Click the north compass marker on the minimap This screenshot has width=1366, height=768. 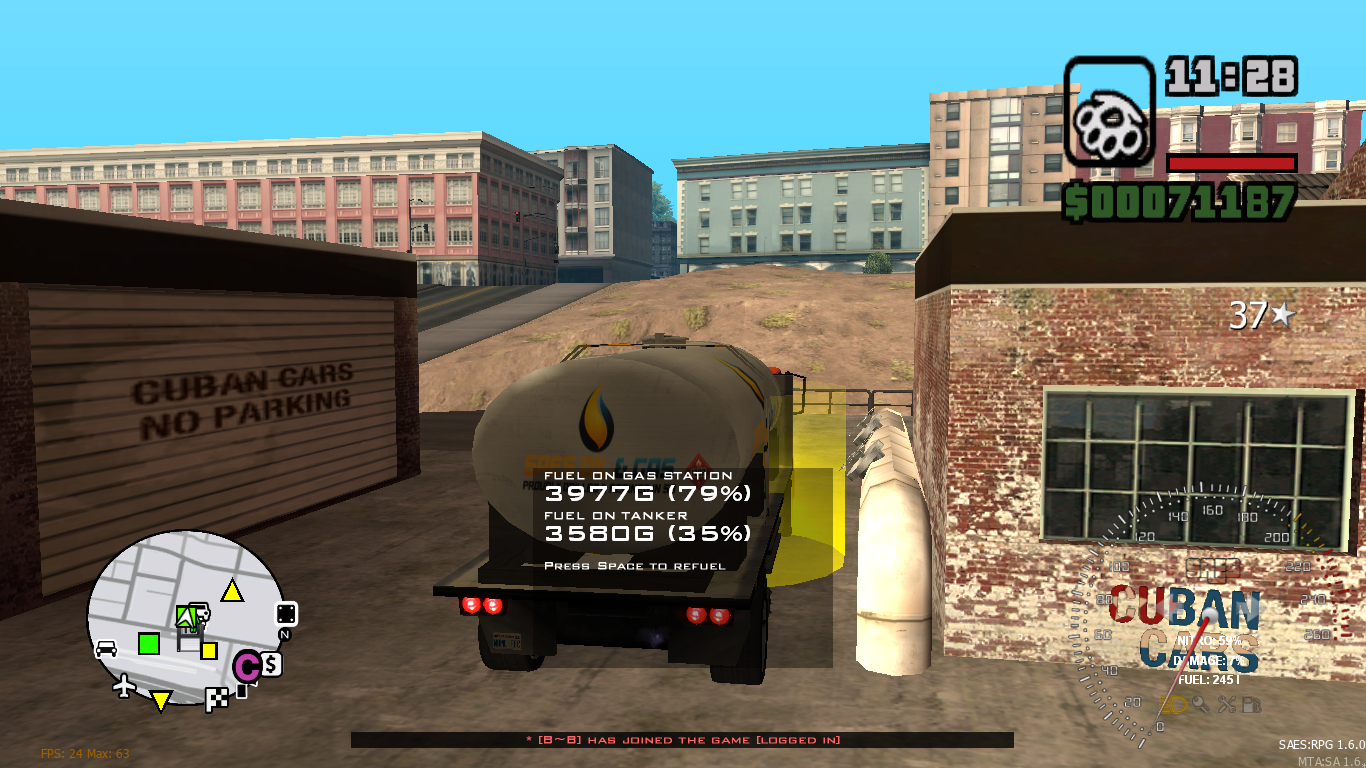pyautogui.click(x=284, y=634)
